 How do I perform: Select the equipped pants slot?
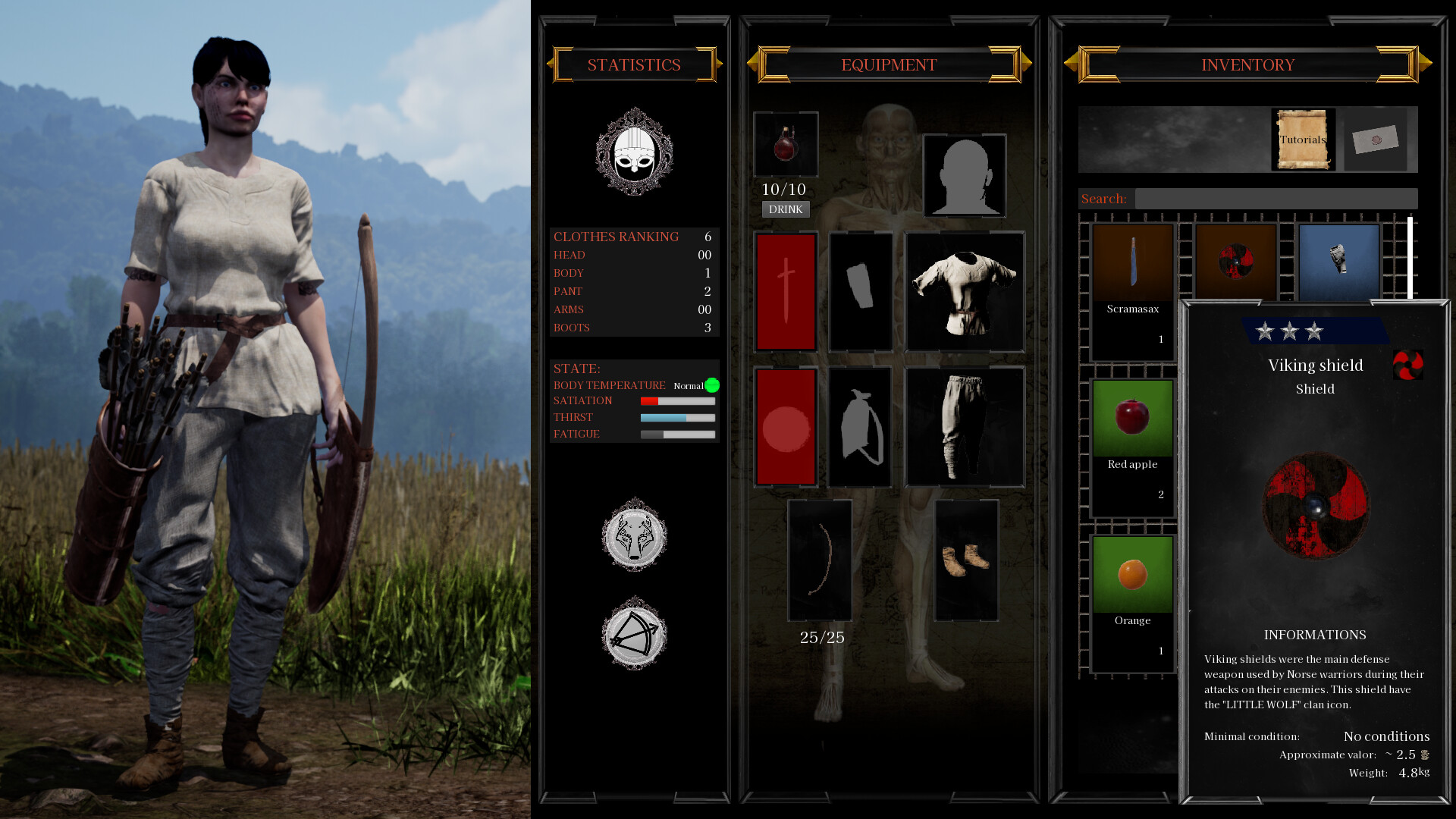click(x=965, y=426)
